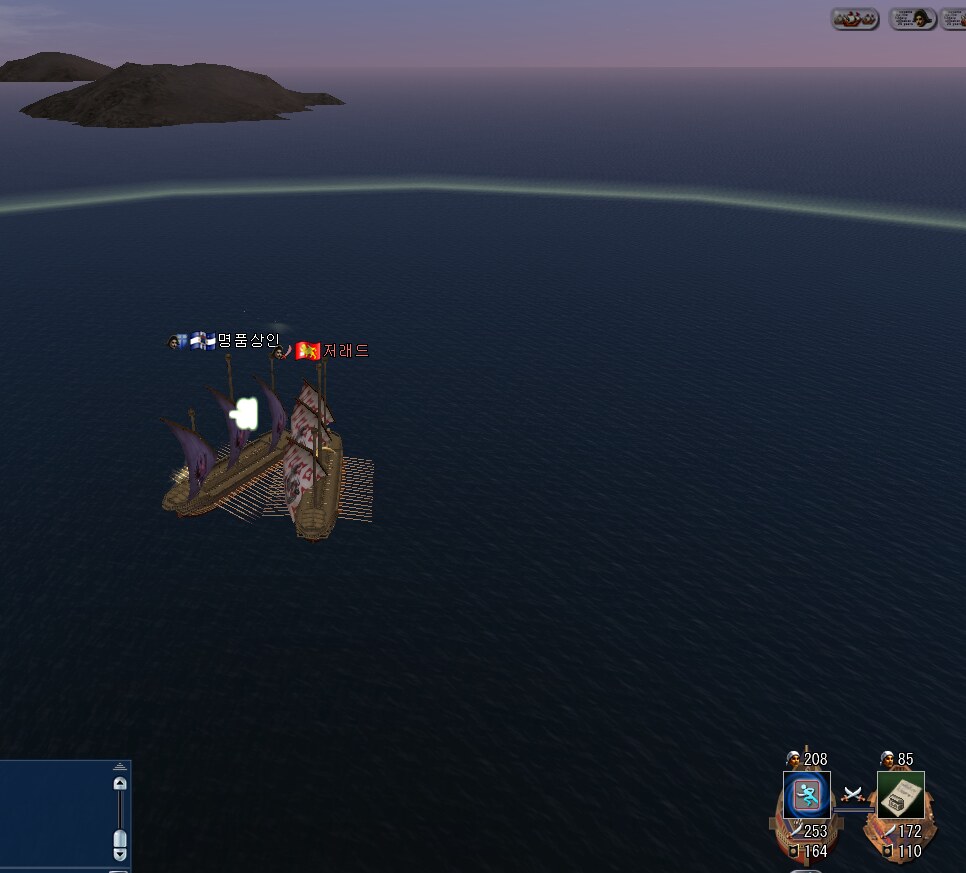
Task: Click the chat log scroll-up arrow
Action: click(120, 785)
